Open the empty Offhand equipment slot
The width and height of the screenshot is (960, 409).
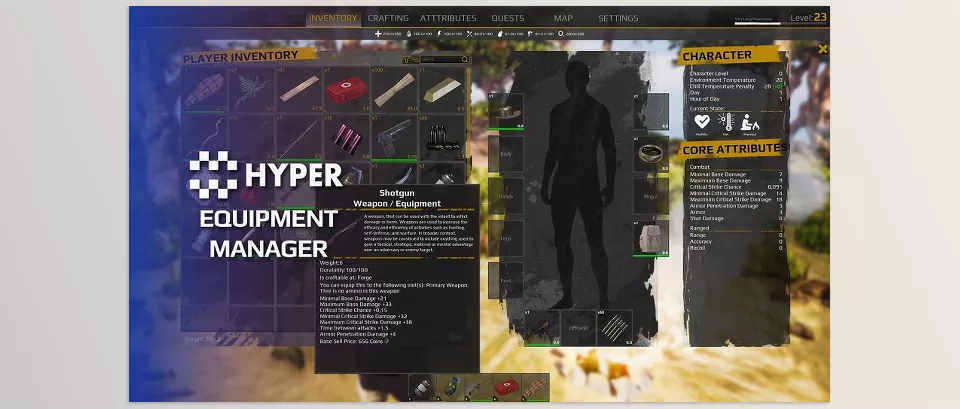(x=575, y=326)
